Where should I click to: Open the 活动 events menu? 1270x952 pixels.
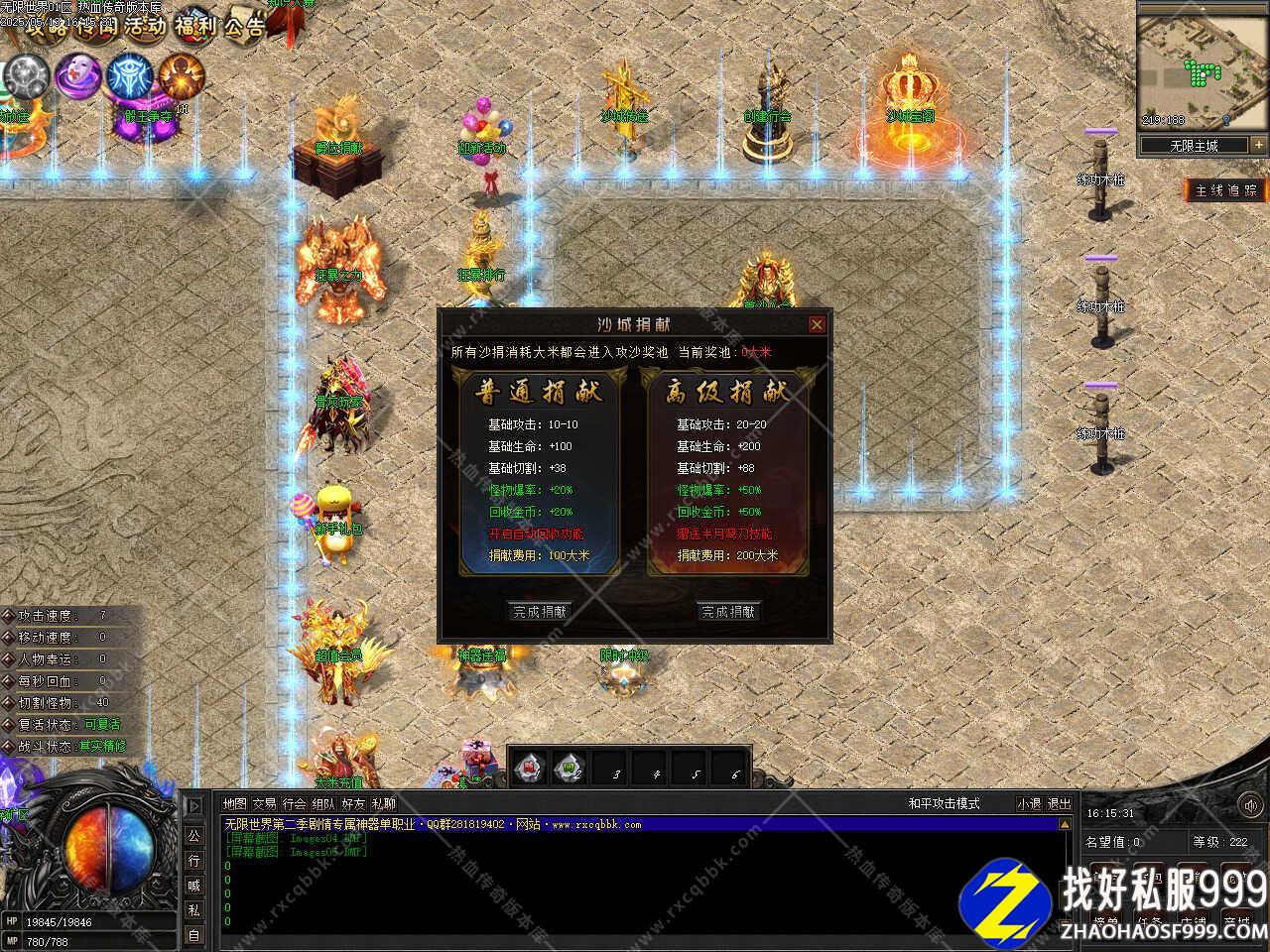pos(145,26)
